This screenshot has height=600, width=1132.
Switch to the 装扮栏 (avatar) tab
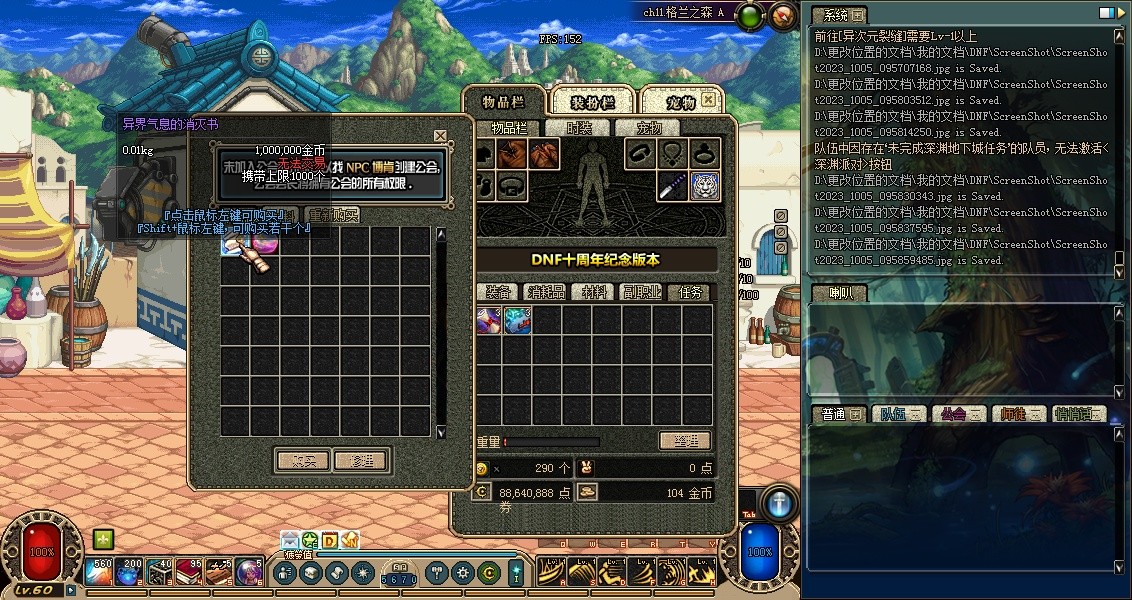pos(591,102)
